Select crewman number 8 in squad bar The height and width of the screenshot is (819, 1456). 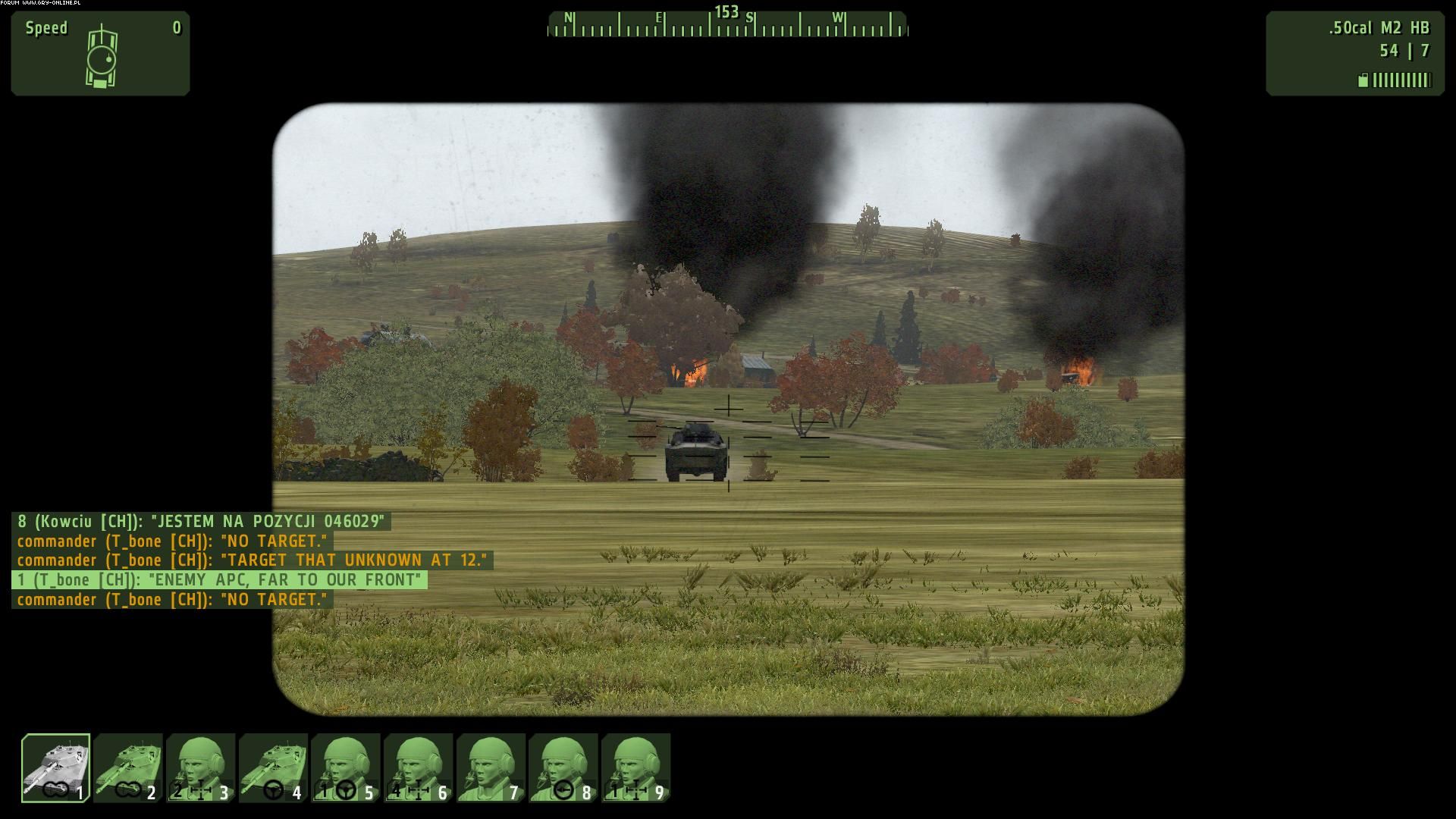[563, 767]
